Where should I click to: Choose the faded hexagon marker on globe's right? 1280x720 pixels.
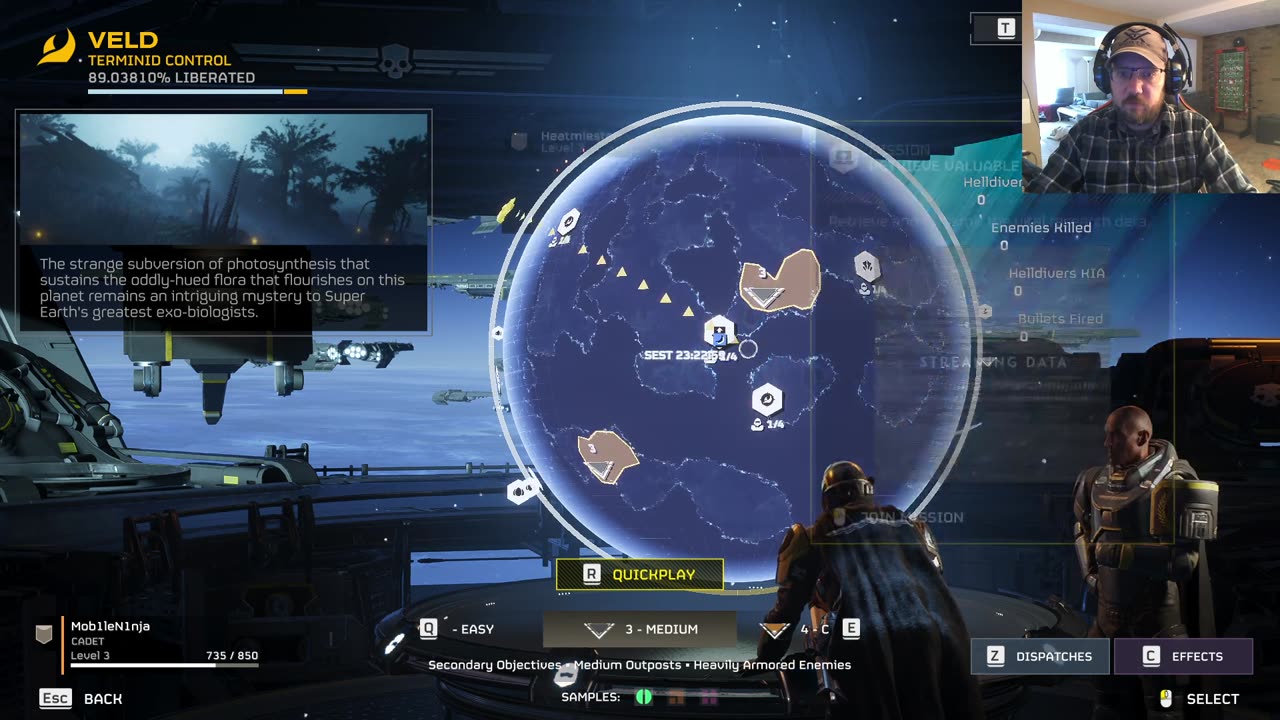tap(867, 266)
